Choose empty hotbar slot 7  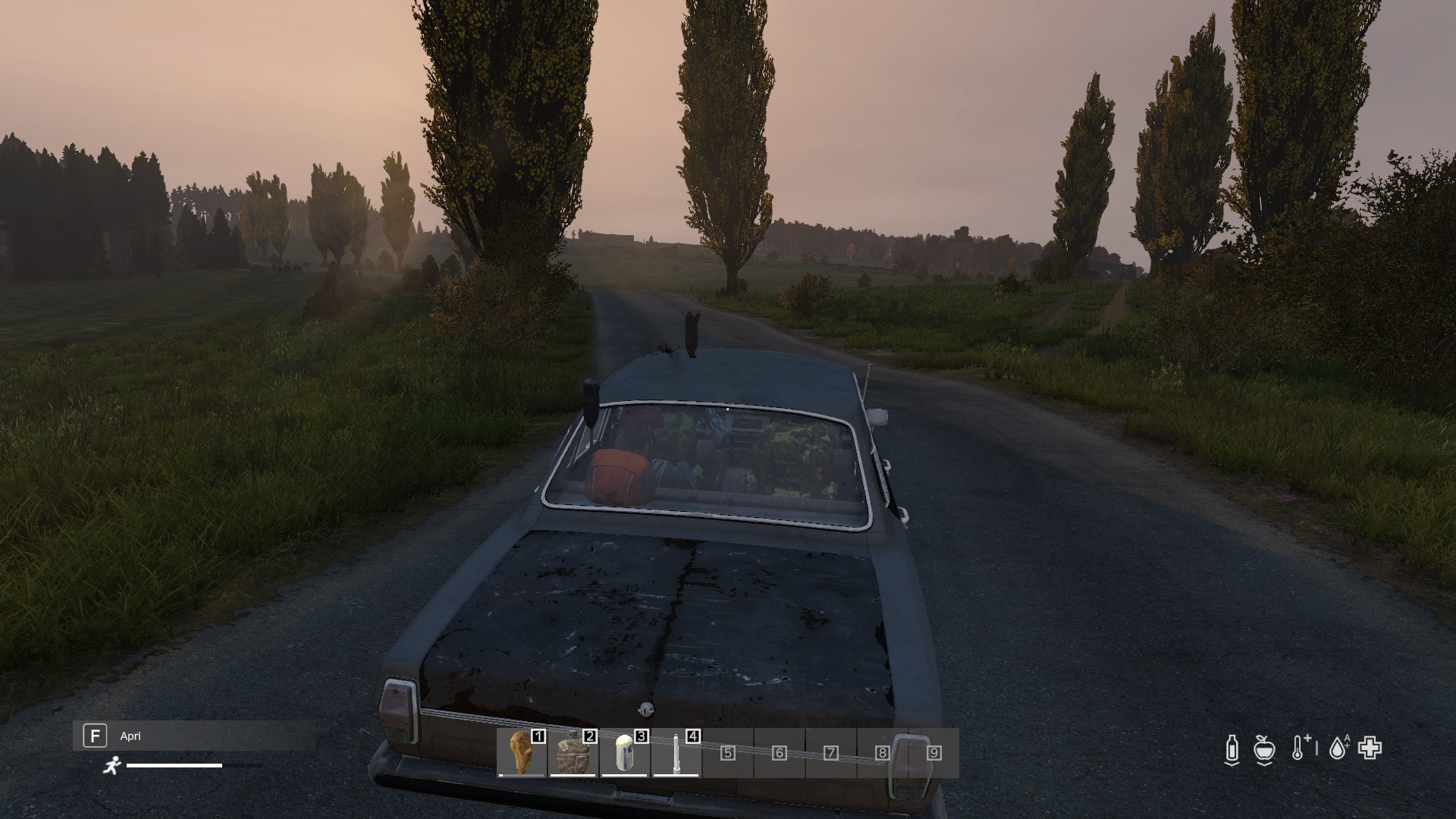831,753
